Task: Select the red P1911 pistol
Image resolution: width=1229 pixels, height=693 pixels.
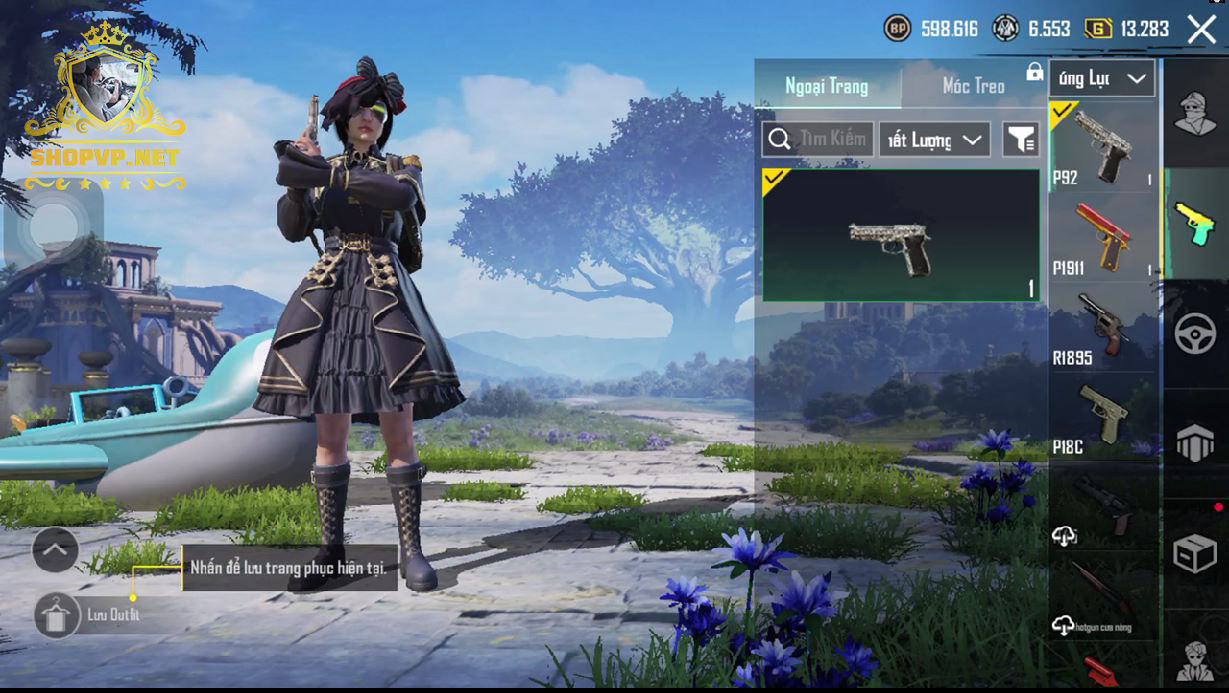Action: (x=1102, y=236)
